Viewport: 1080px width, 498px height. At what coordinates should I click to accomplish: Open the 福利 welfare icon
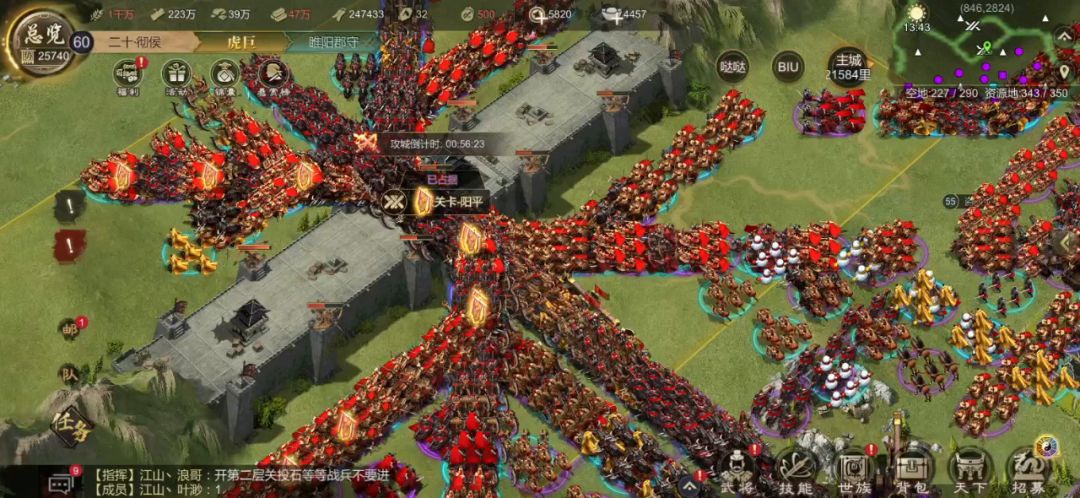point(127,75)
